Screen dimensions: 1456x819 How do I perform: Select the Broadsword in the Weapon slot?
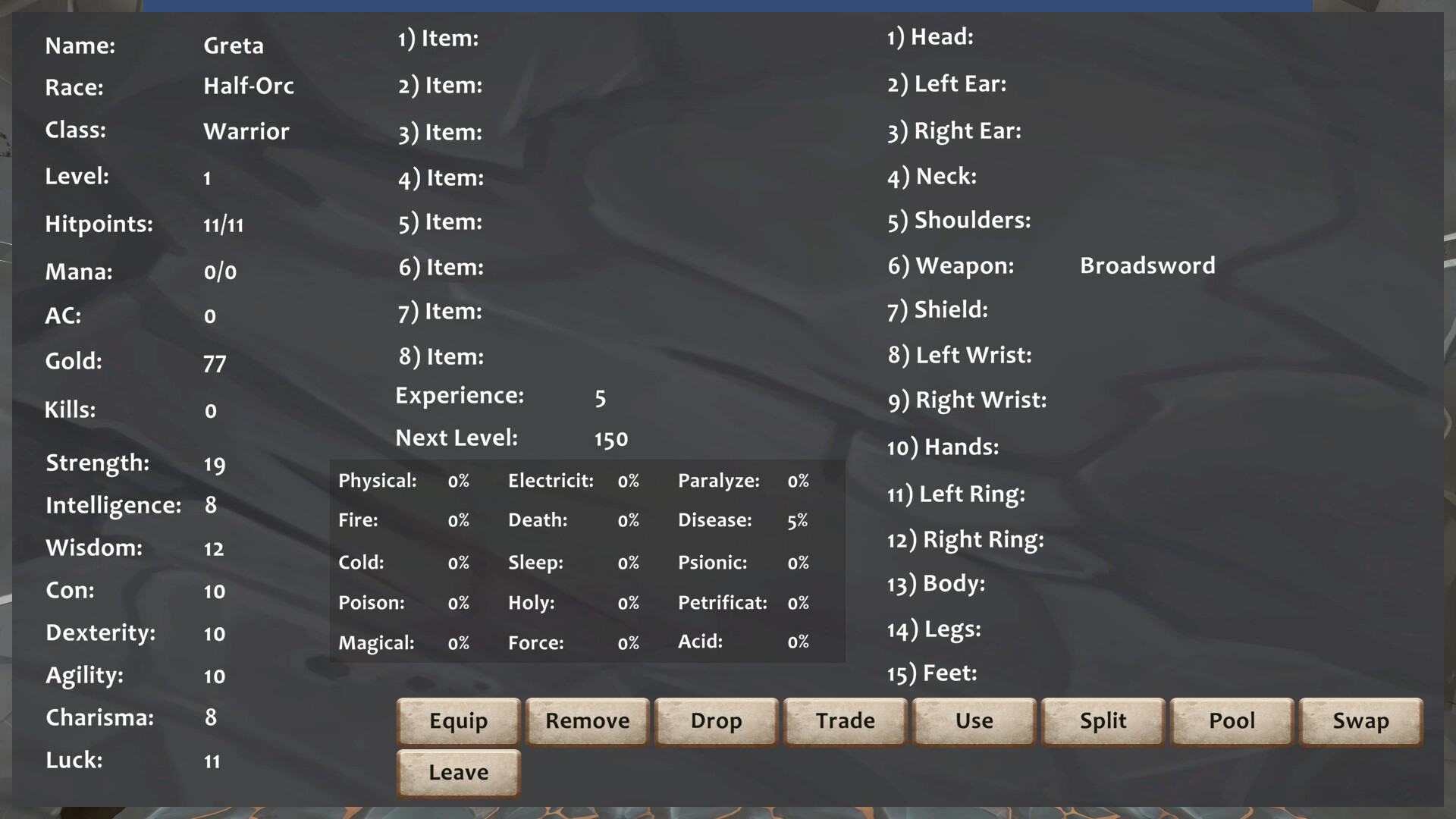pos(1147,265)
